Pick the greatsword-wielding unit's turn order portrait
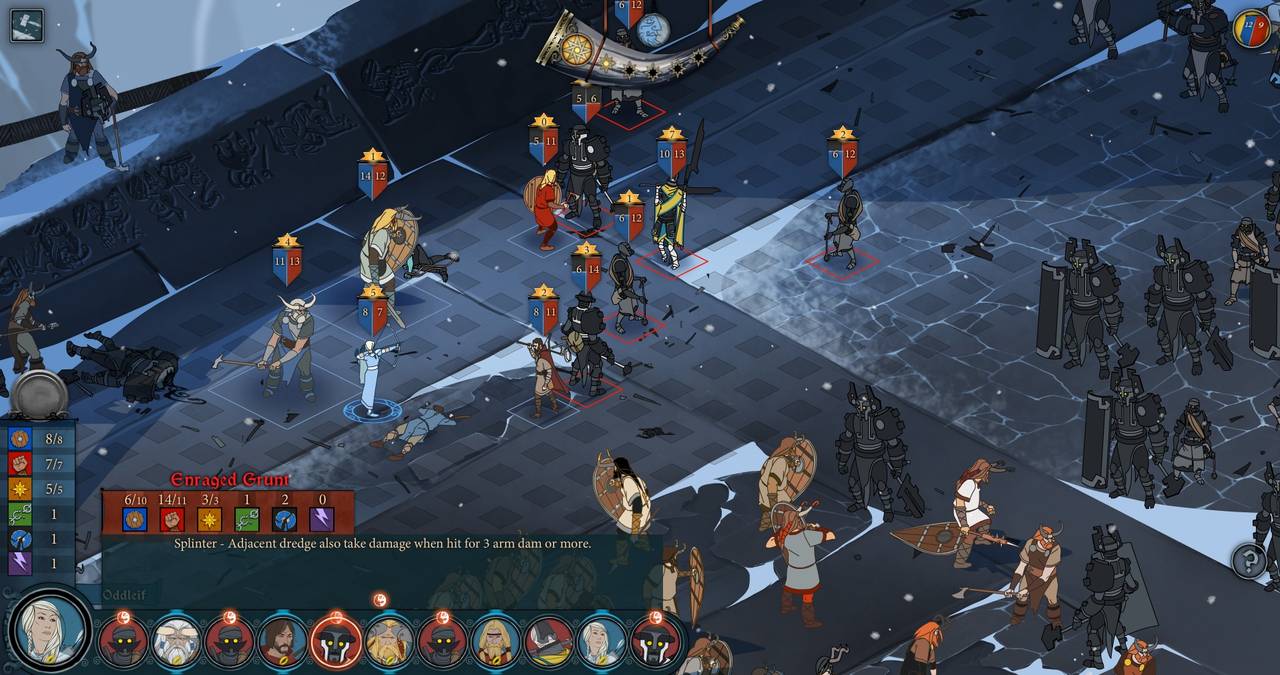Viewport: 1280px width, 675px height. click(x=549, y=642)
